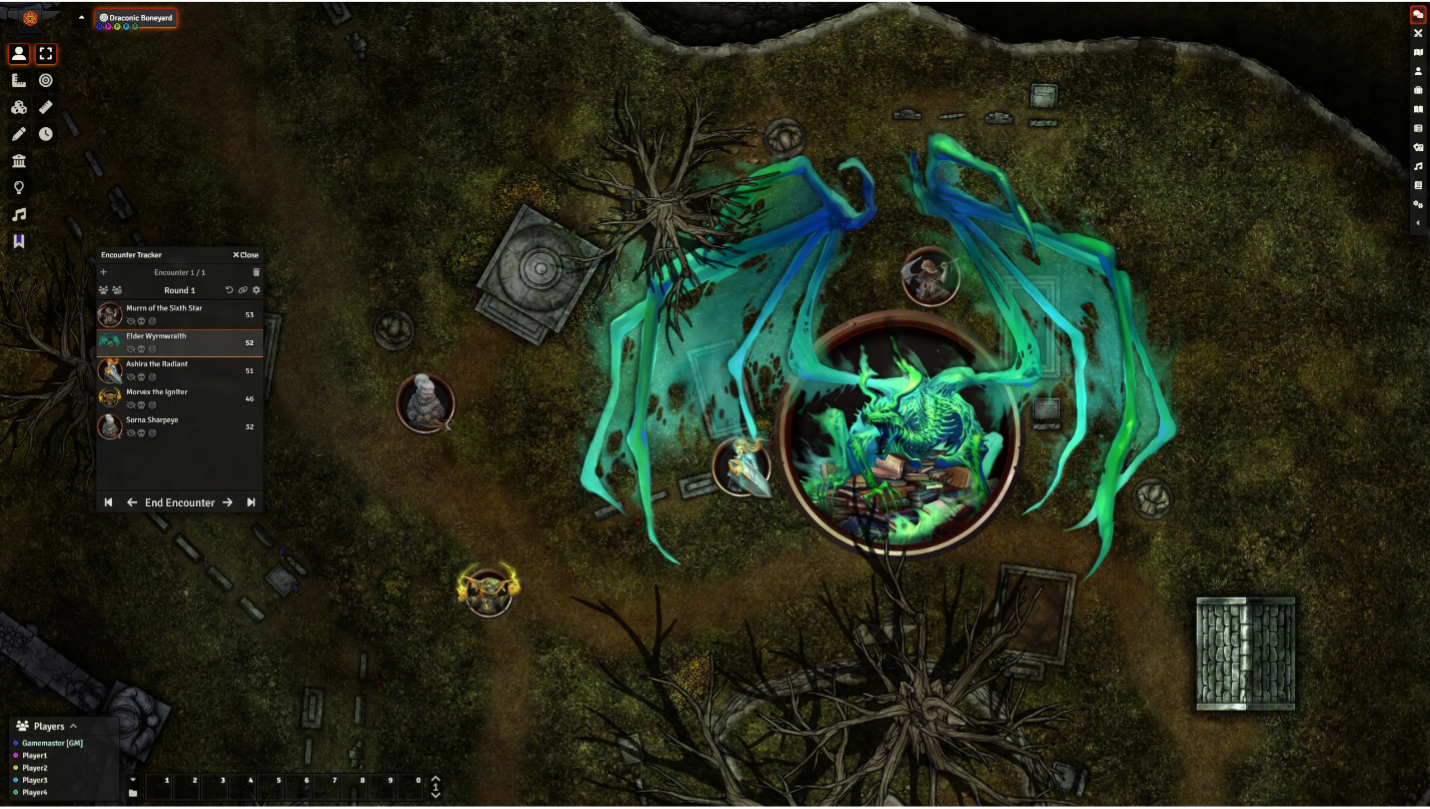
Task: Open the Measurement ruler tool
Action: point(46,107)
